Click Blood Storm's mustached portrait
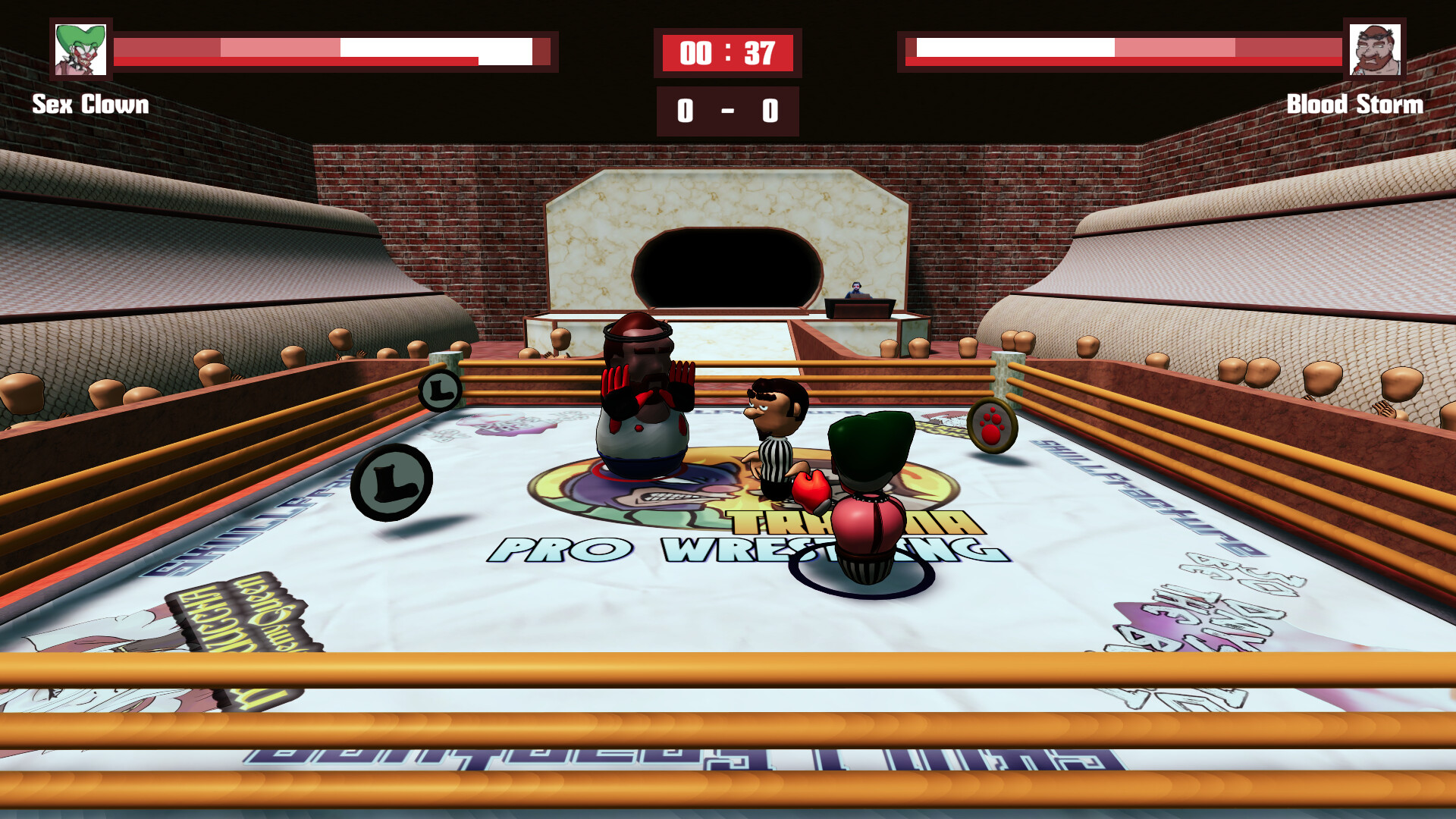Screen dimensions: 1456x819 [1376, 50]
